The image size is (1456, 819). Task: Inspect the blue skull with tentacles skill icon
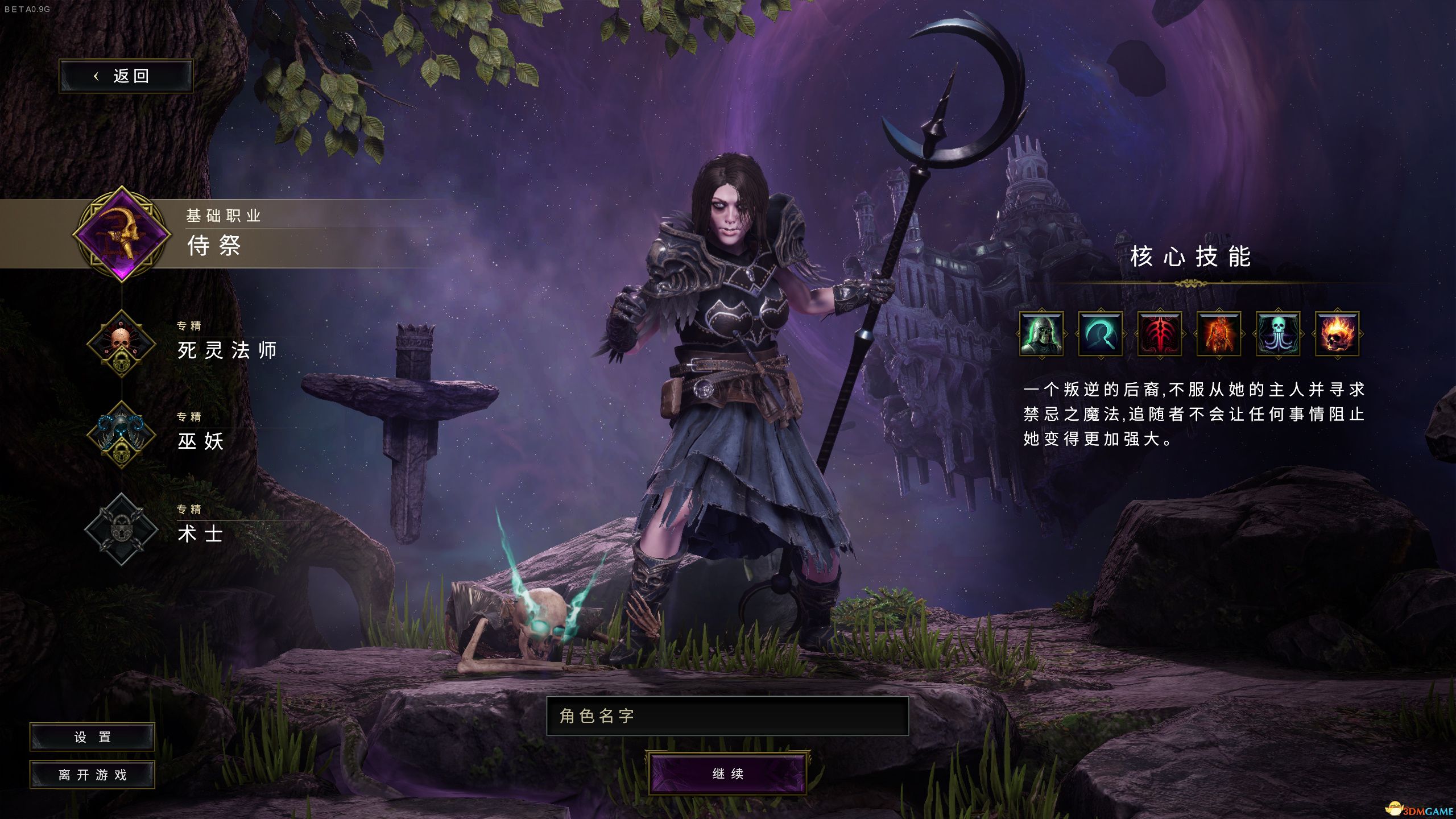(x=1278, y=334)
